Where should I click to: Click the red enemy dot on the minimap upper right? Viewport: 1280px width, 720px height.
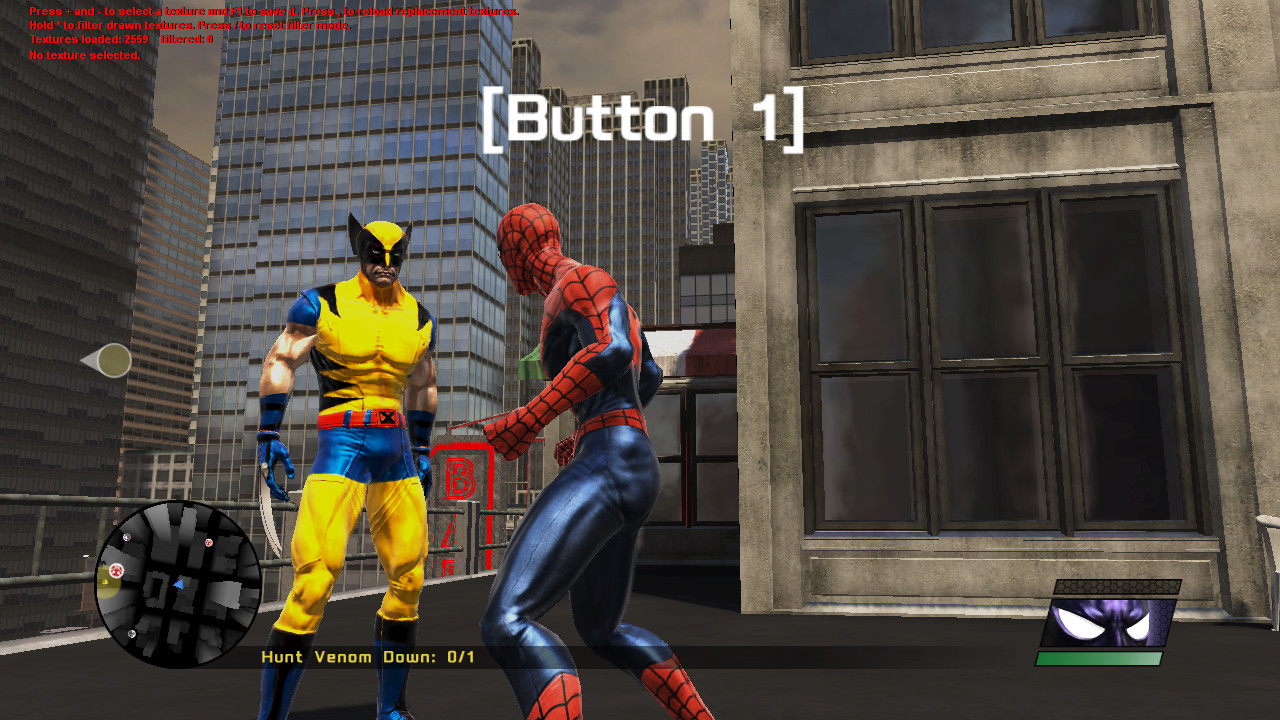209,542
